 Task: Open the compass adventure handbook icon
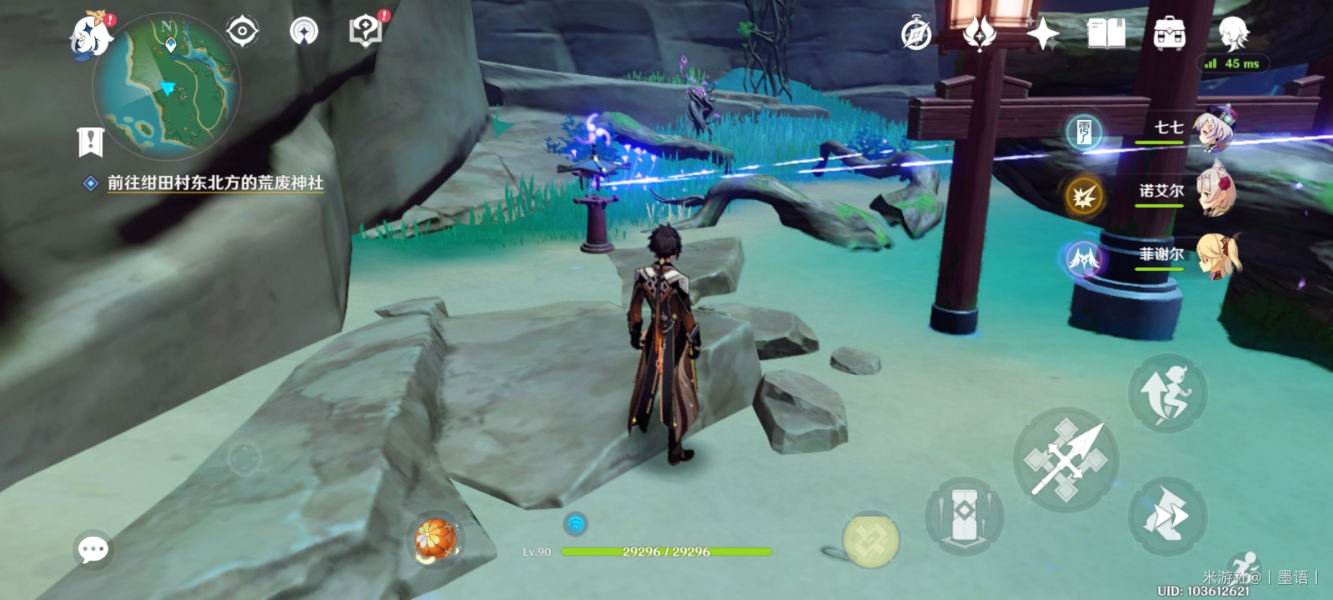click(916, 34)
